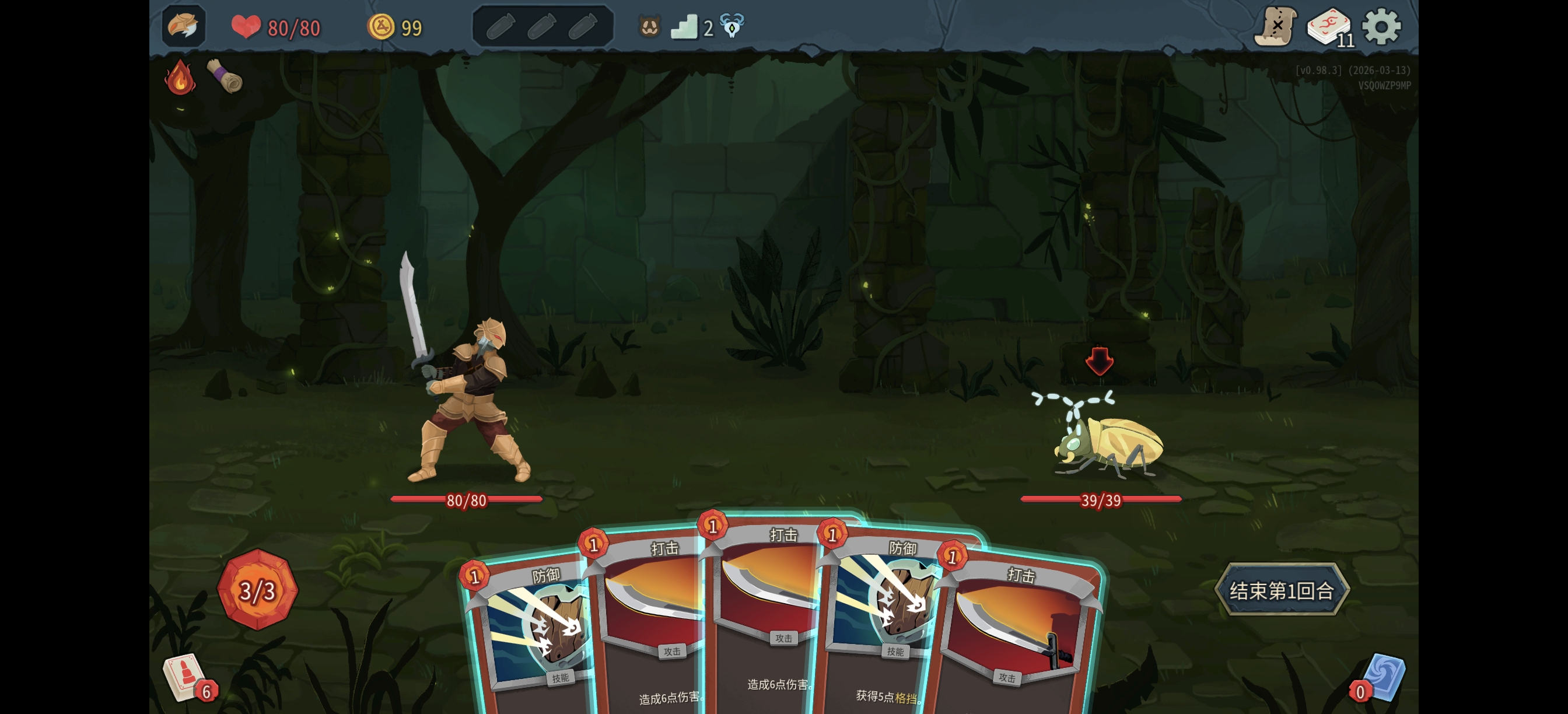
Task: Click the 结束第1回合 end turn button
Action: 1282,590
